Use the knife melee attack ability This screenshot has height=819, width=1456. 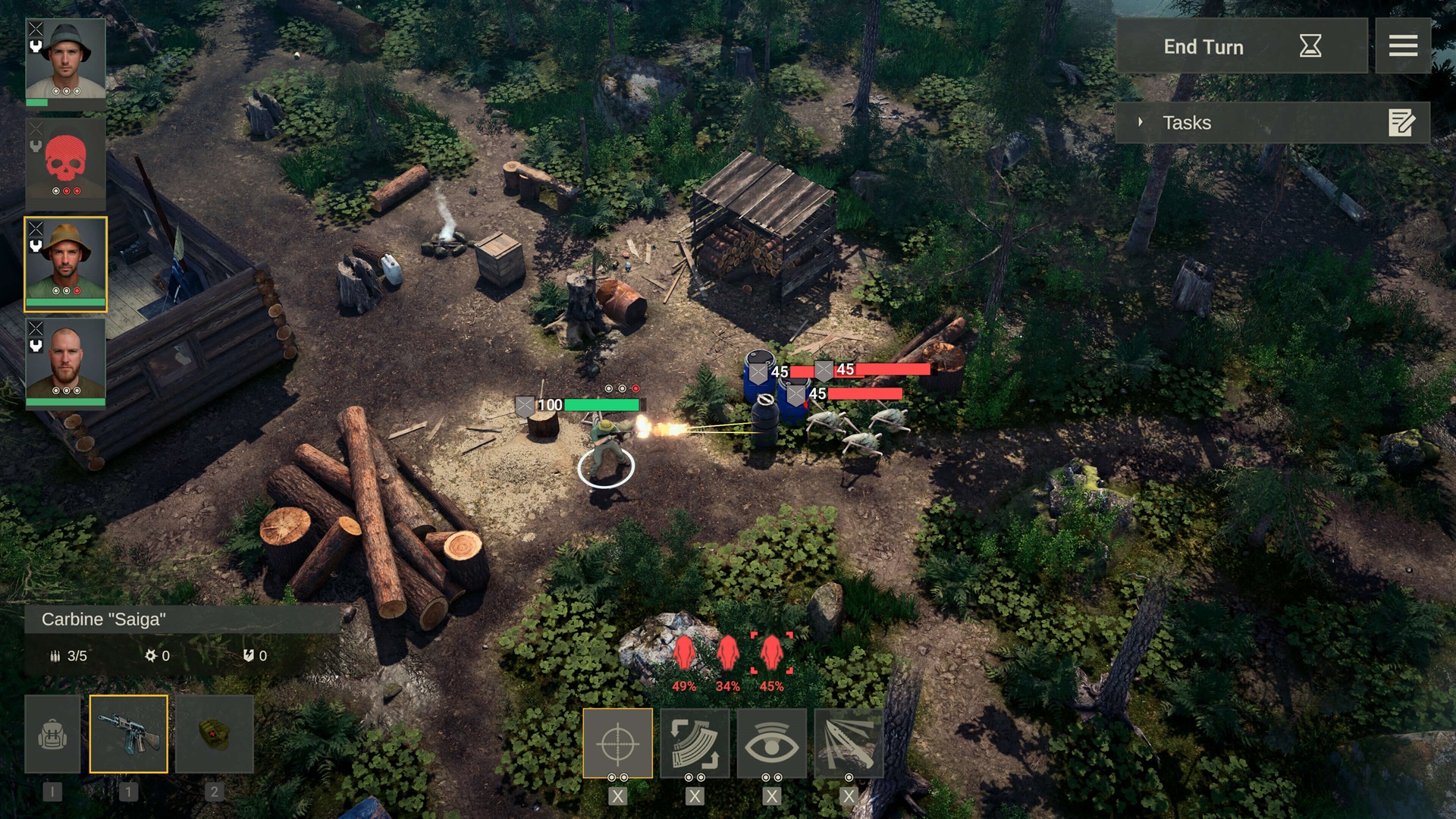848,743
